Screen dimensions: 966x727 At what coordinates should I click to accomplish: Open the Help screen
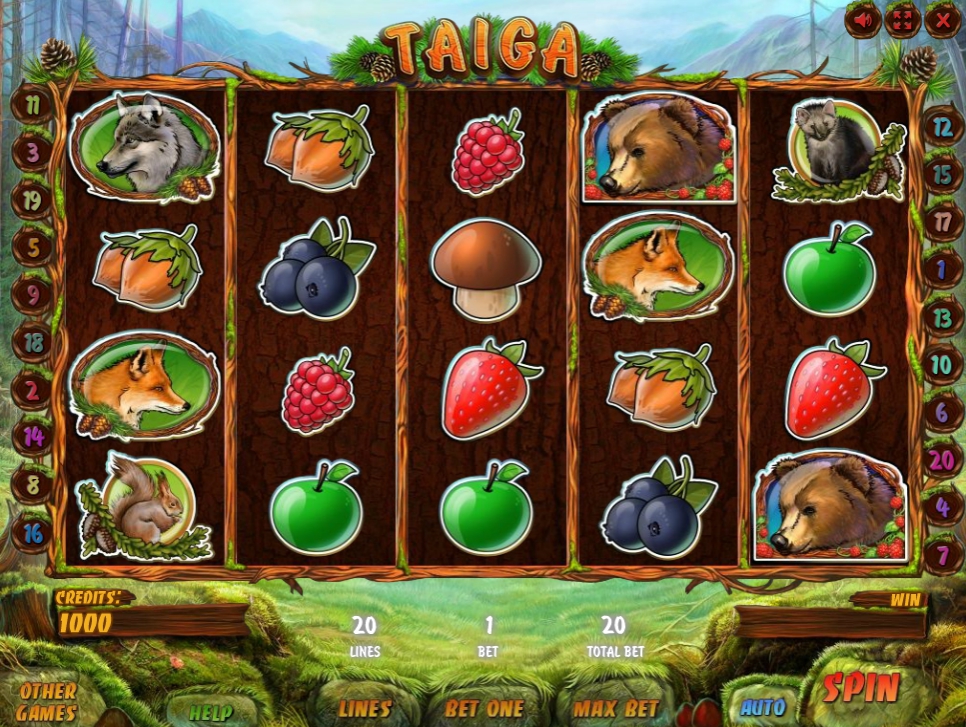tap(212, 711)
